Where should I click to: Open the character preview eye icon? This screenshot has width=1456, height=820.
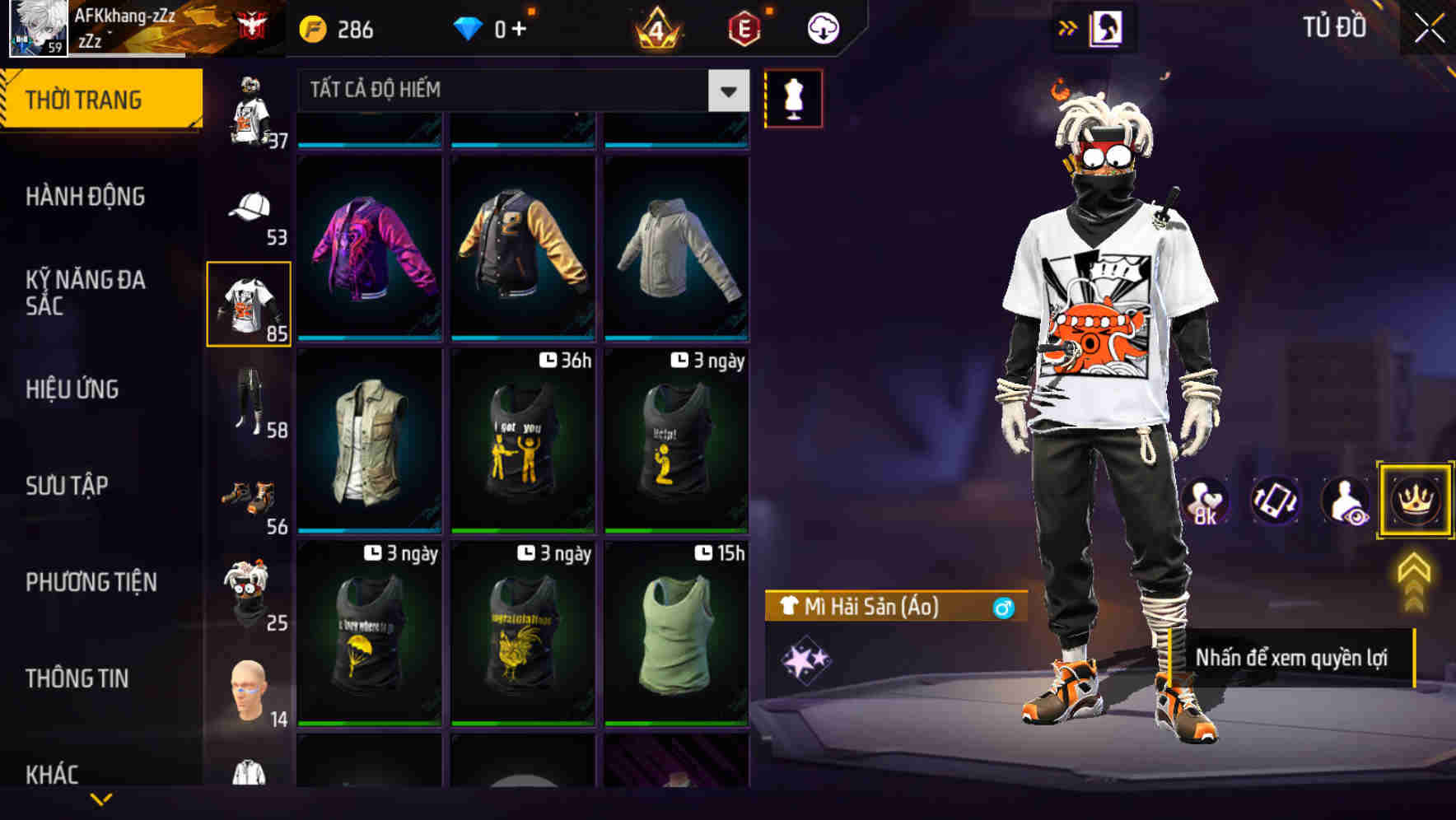pyautogui.click(x=1344, y=501)
